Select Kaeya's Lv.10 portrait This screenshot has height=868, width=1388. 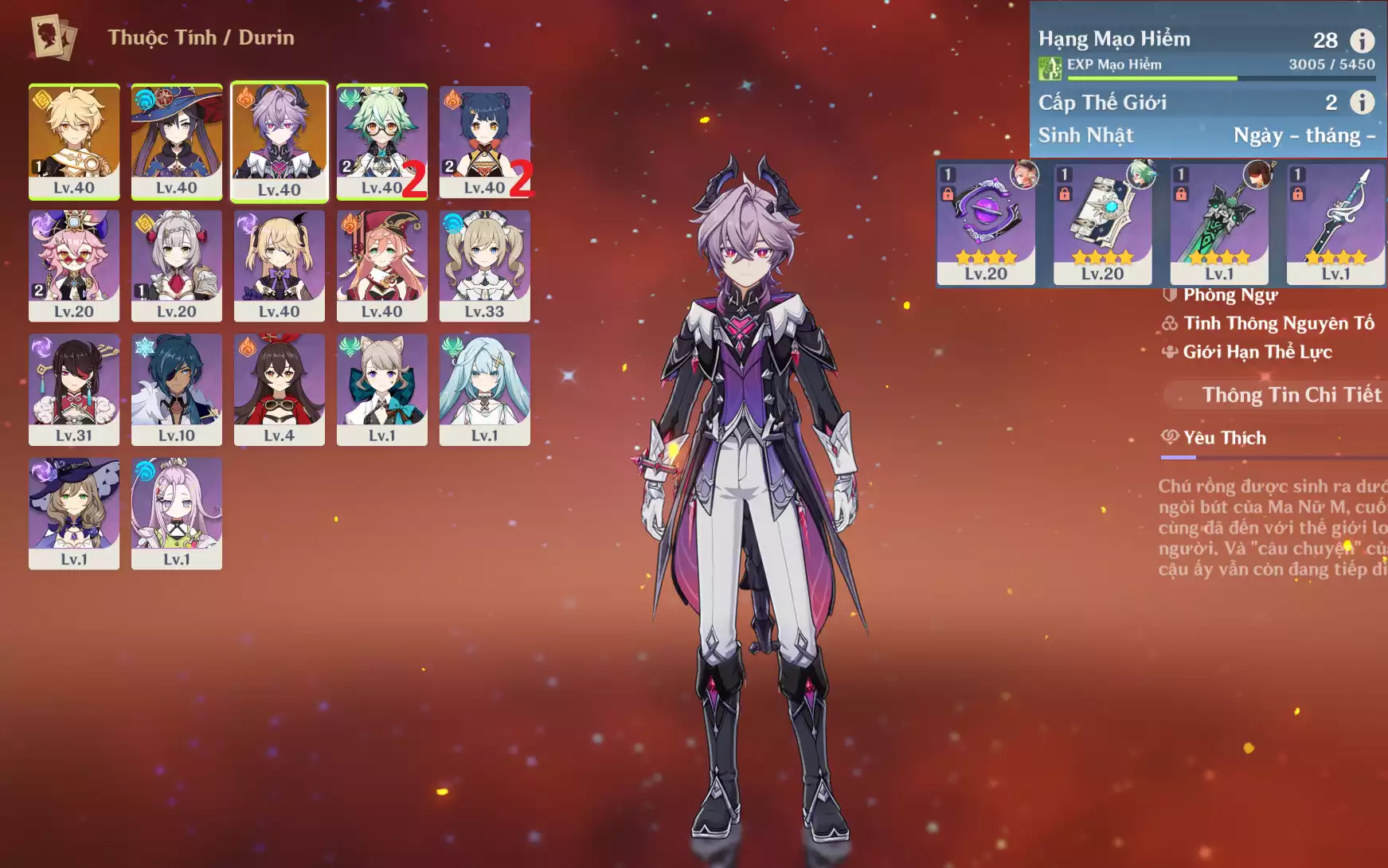click(176, 389)
